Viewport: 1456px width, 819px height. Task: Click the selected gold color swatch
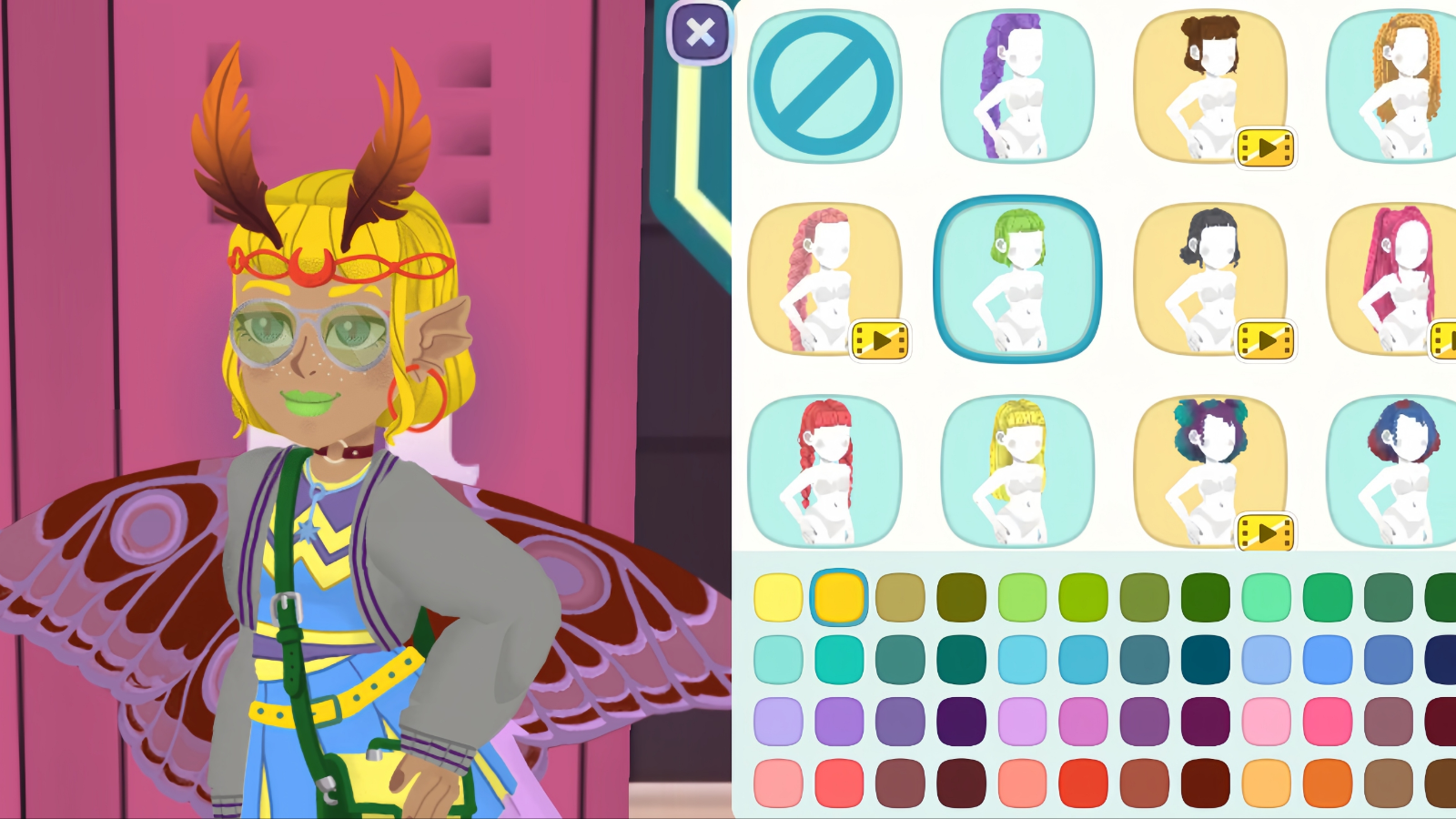(x=838, y=598)
